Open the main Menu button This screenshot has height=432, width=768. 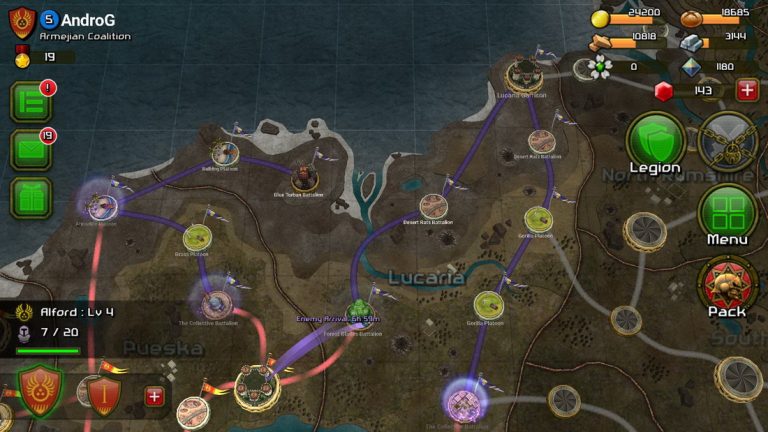tap(727, 213)
